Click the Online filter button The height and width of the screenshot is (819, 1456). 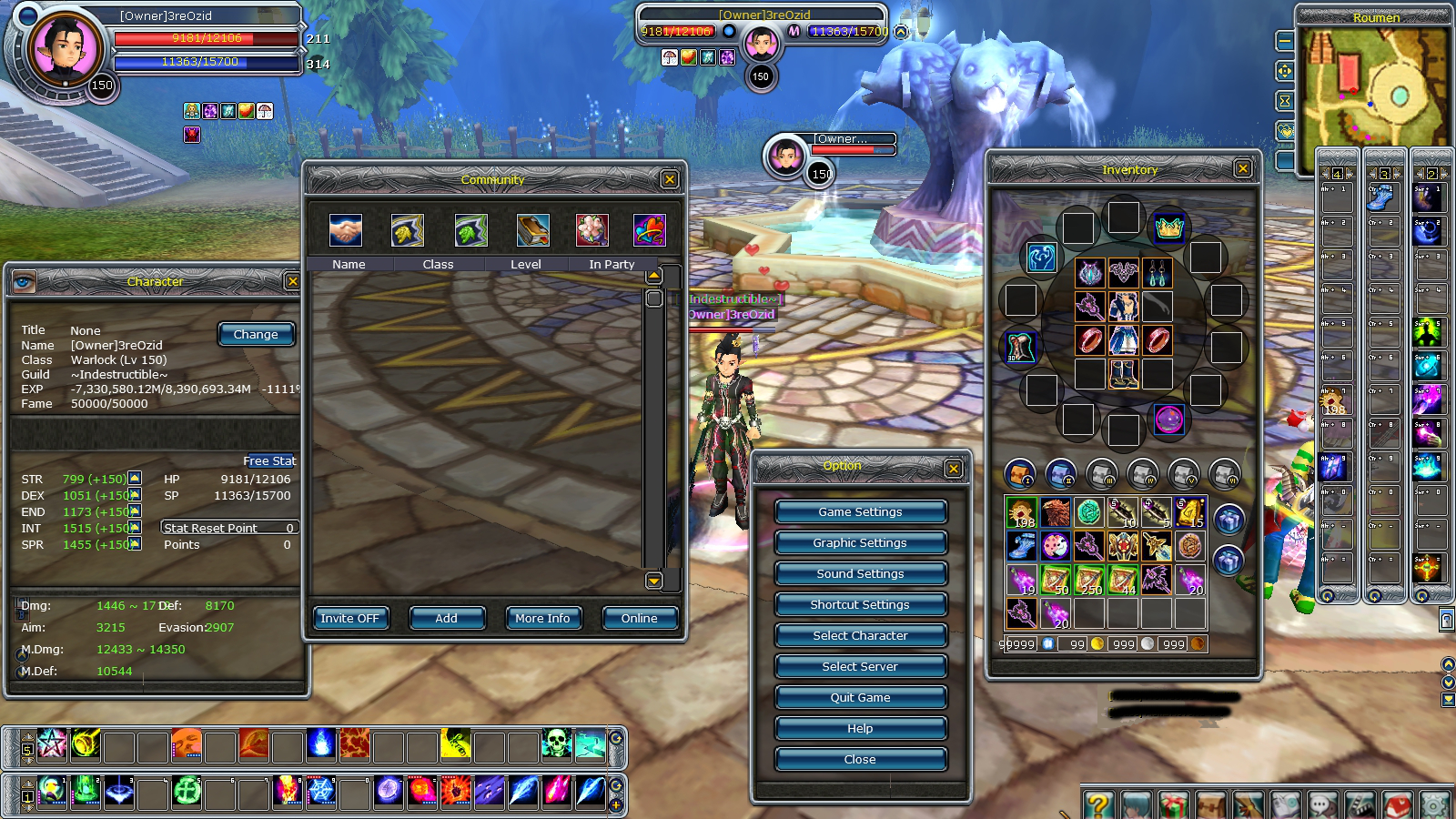click(639, 619)
